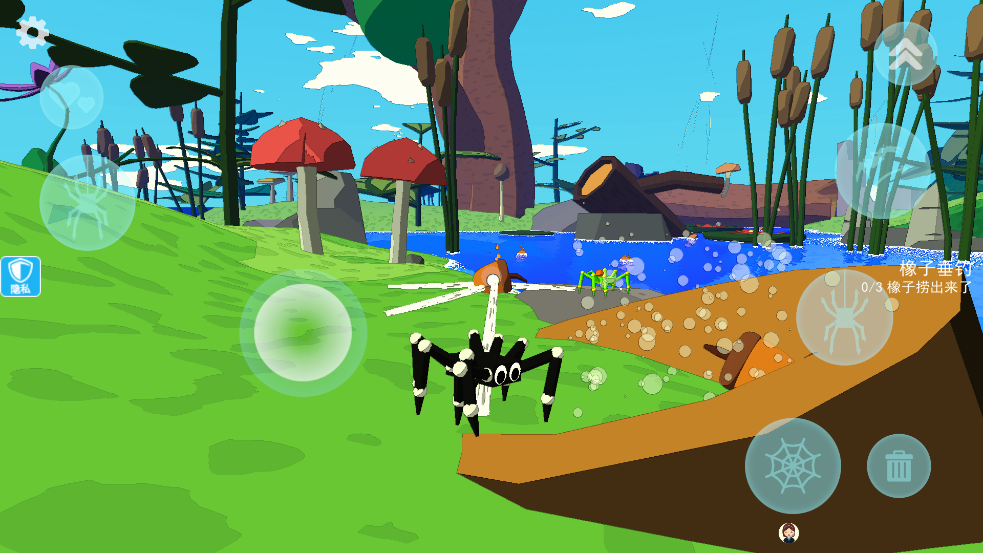Tap the virtual joystick thumb pad

[x=303, y=333]
